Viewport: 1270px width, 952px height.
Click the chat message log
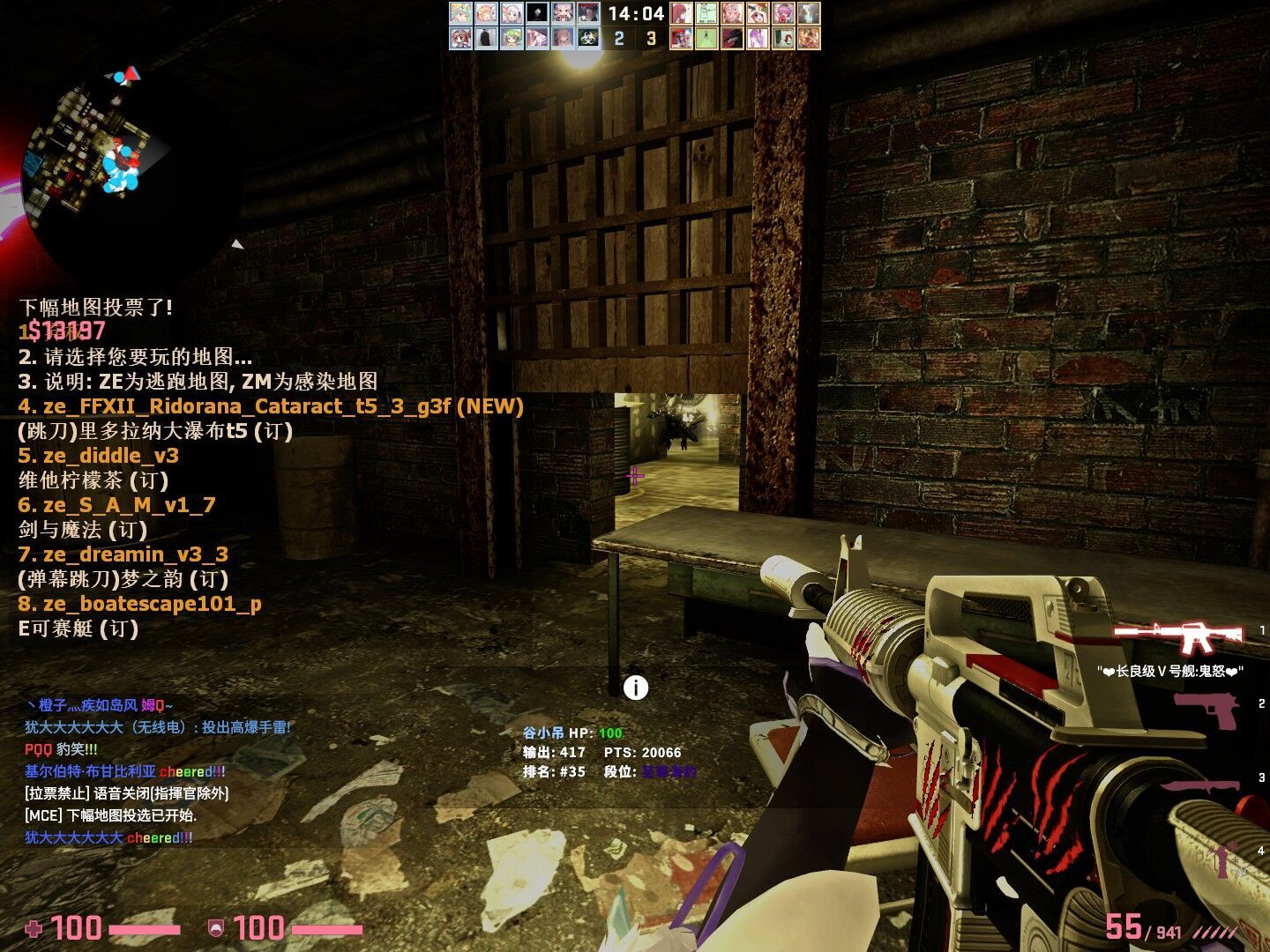tap(159, 771)
